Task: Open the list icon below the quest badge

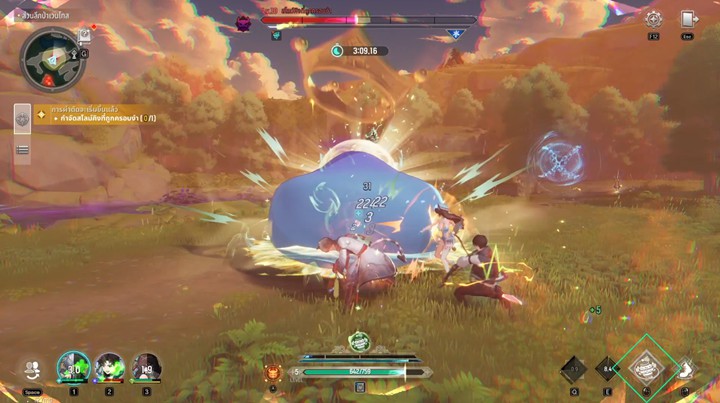Action: [x=22, y=150]
